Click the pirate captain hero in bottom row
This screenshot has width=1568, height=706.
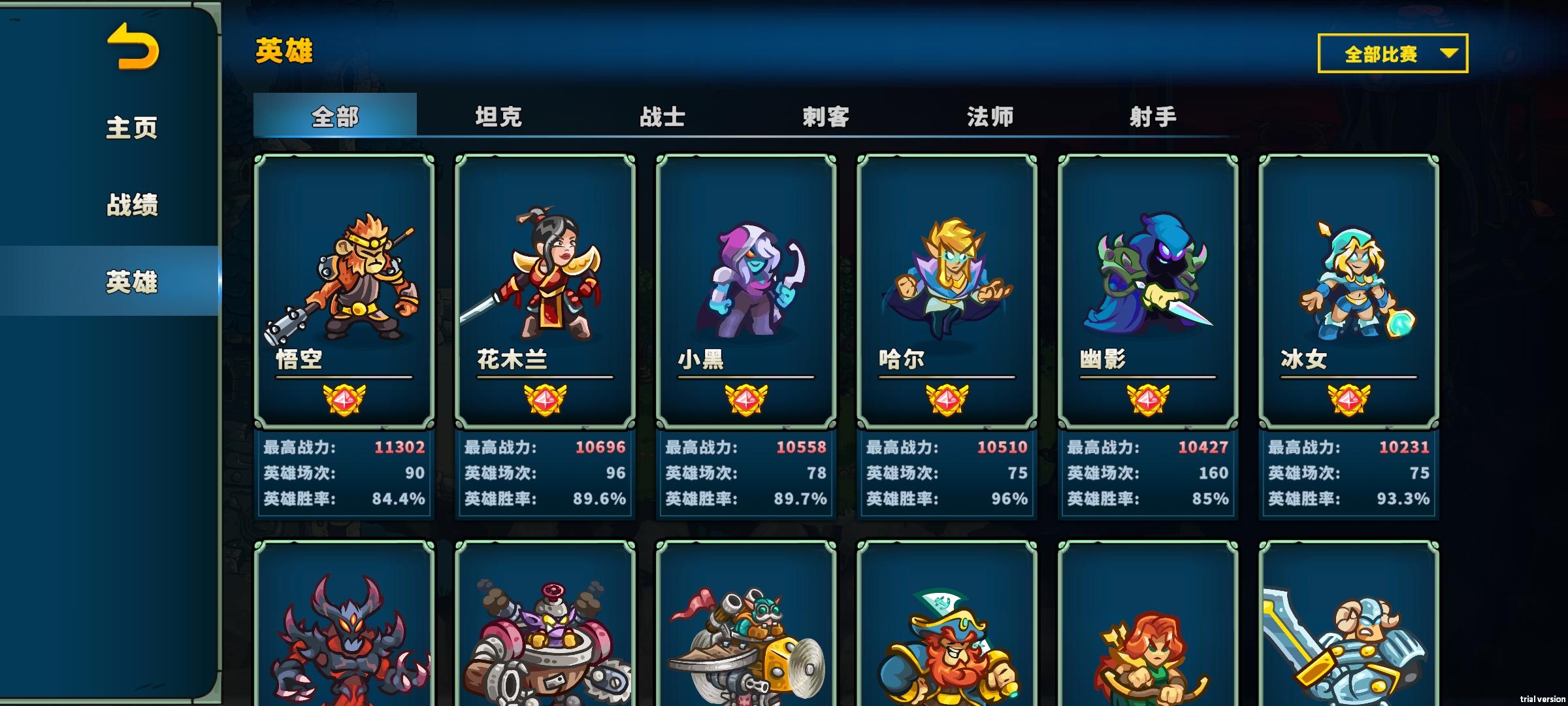950,647
